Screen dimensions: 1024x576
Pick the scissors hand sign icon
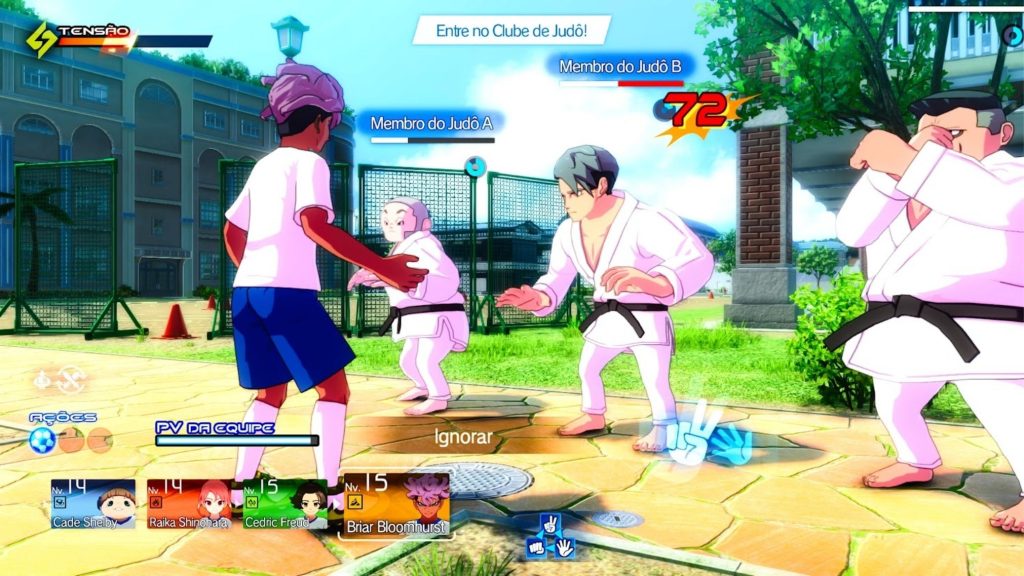coord(549,524)
